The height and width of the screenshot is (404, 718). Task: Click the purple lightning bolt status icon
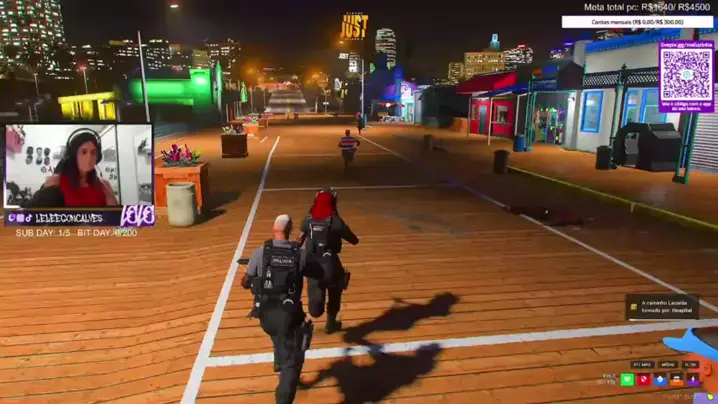(x=693, y=380)
